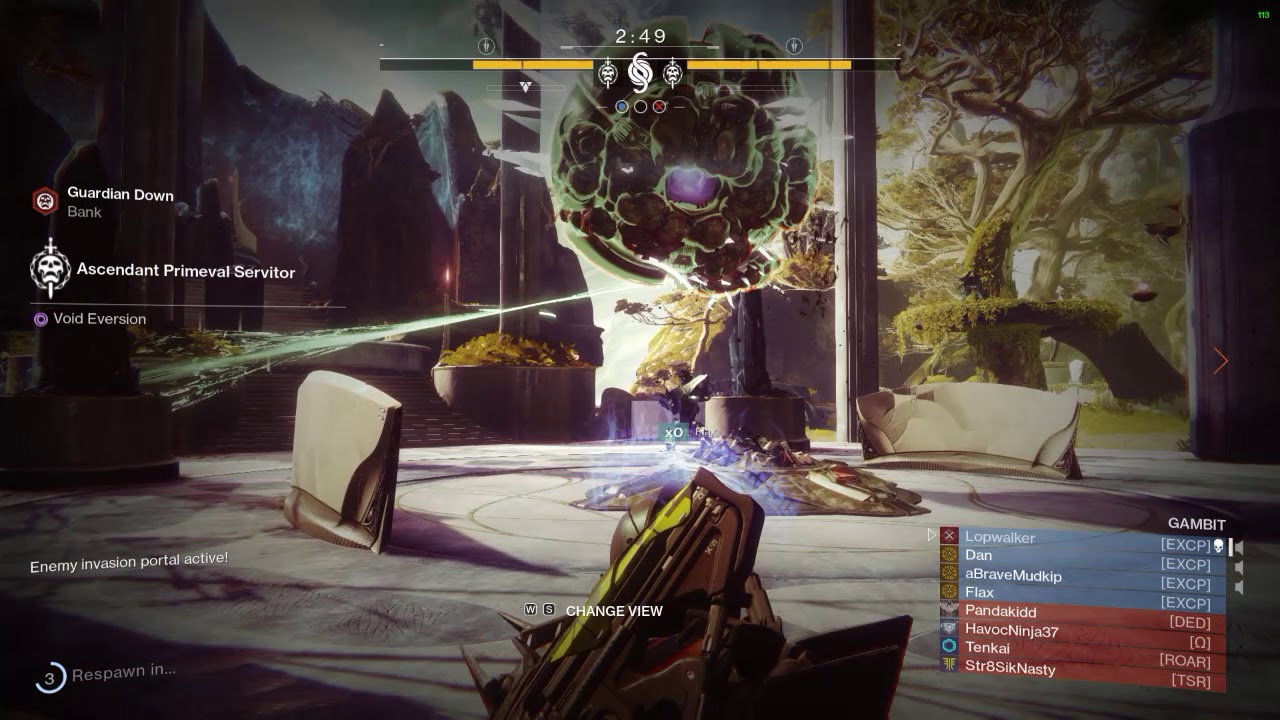
Task: Click the Void Eversion modifier icon
Action: [41, 319]
